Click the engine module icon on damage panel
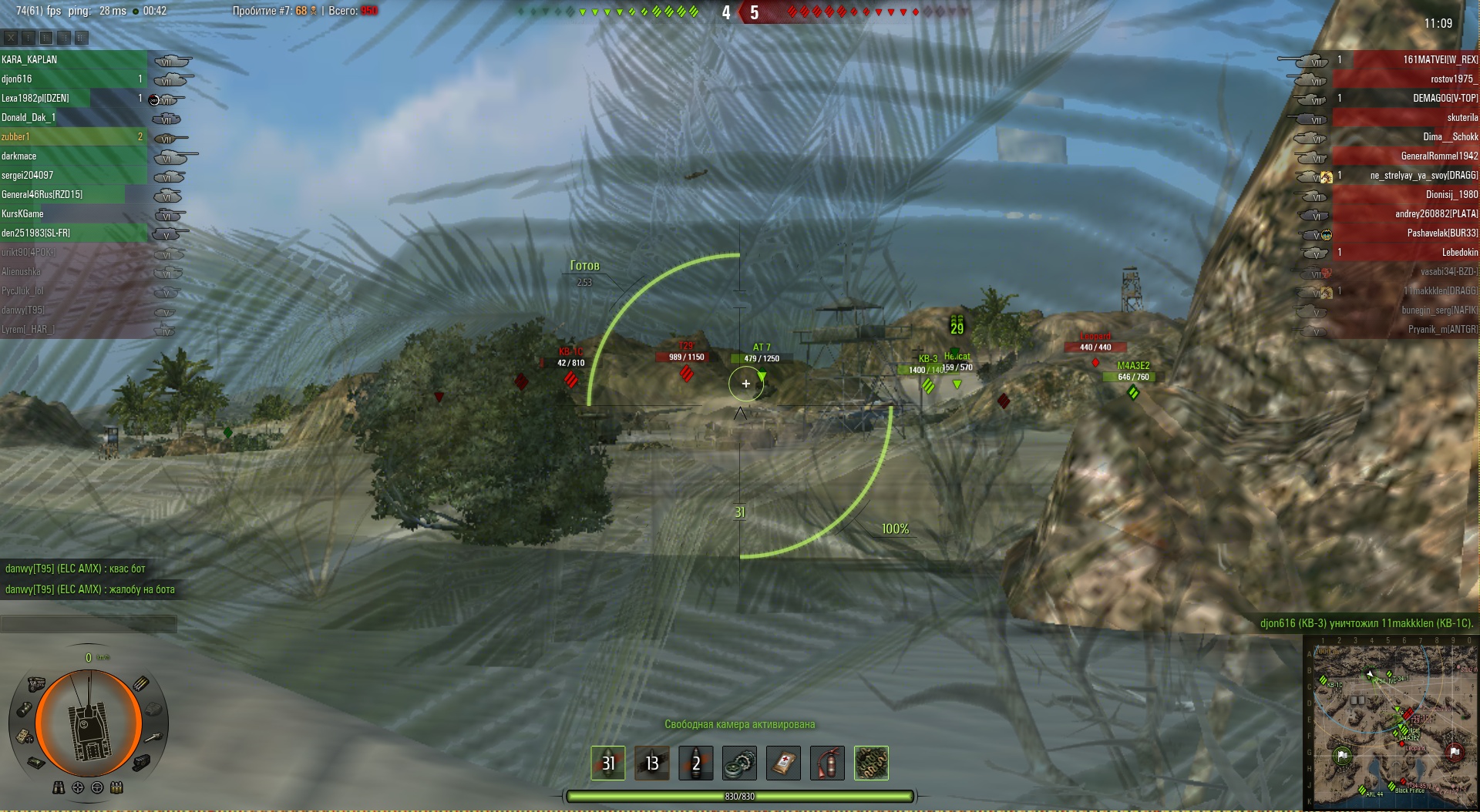Viewport: 1480px width, 812px height. click(x=36, y=684)
